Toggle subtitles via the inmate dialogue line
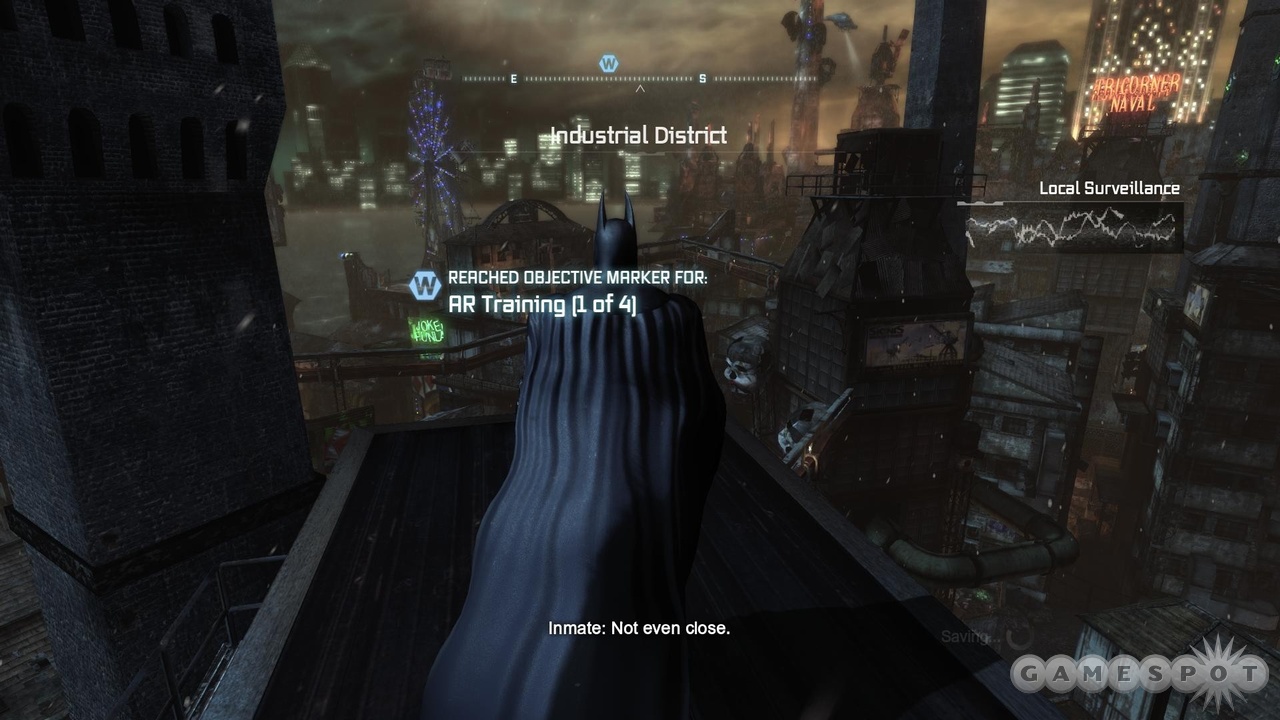Screen dimensions: 1280x720 pyautogui.click(x=637, y=628)
